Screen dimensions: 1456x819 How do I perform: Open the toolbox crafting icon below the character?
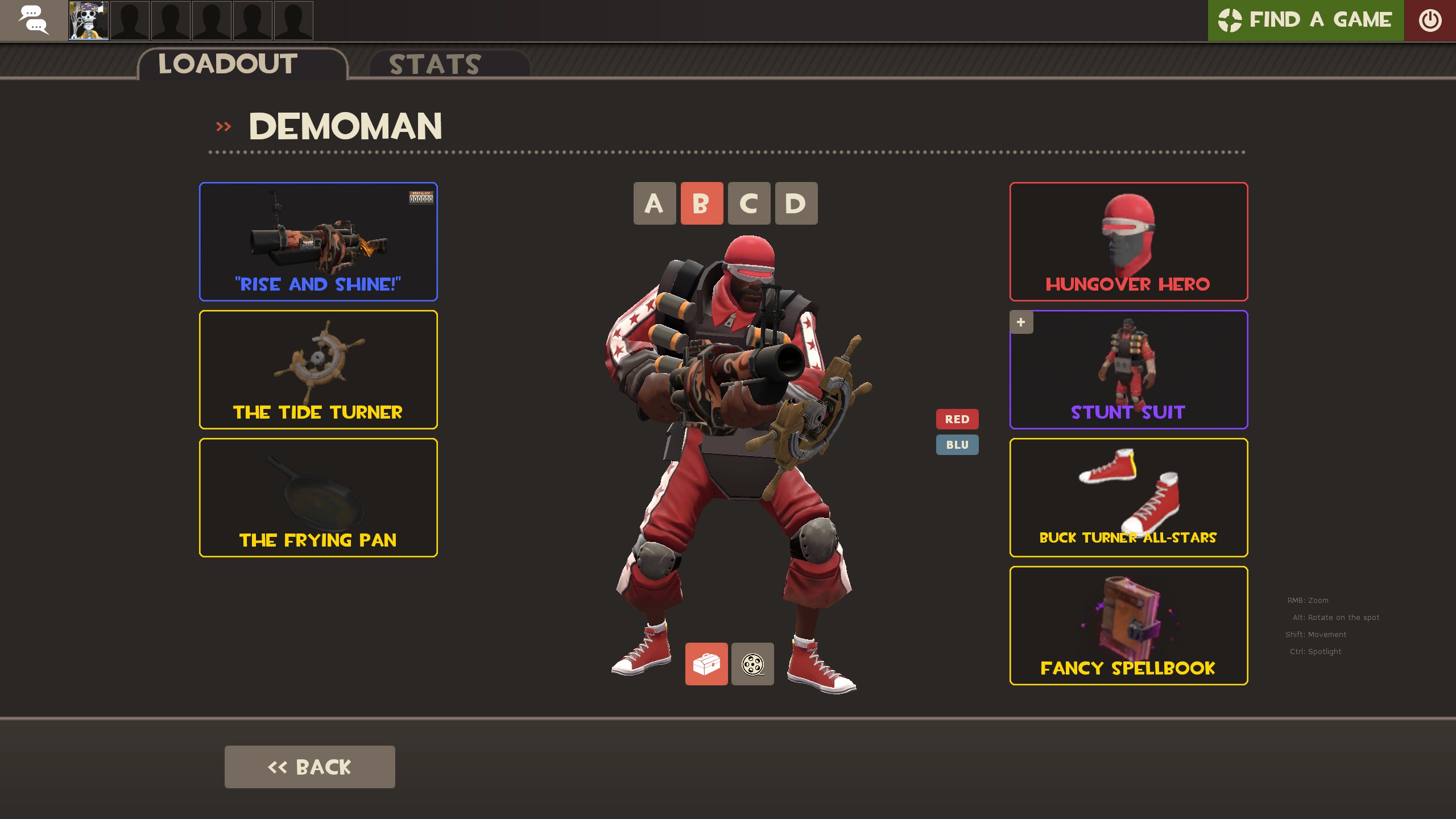(707, 664)
